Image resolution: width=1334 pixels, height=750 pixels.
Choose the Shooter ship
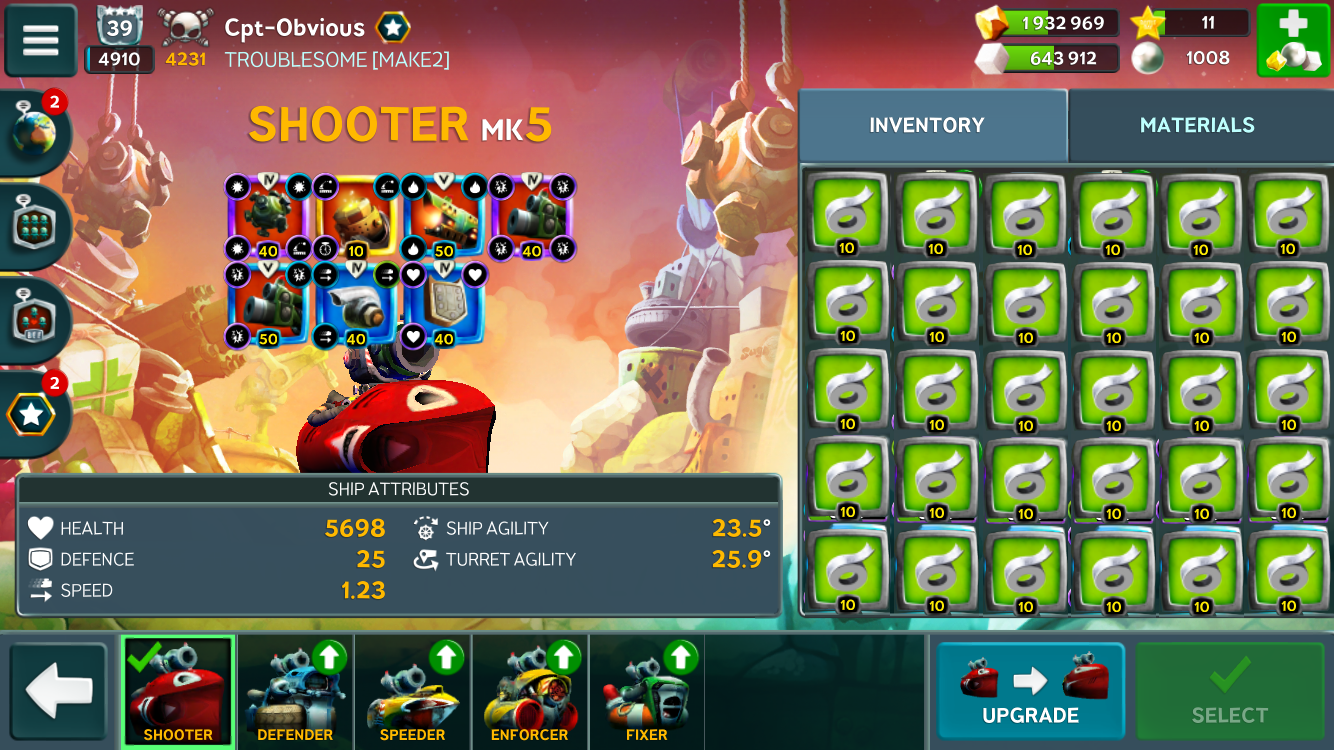tap(178, 691)
